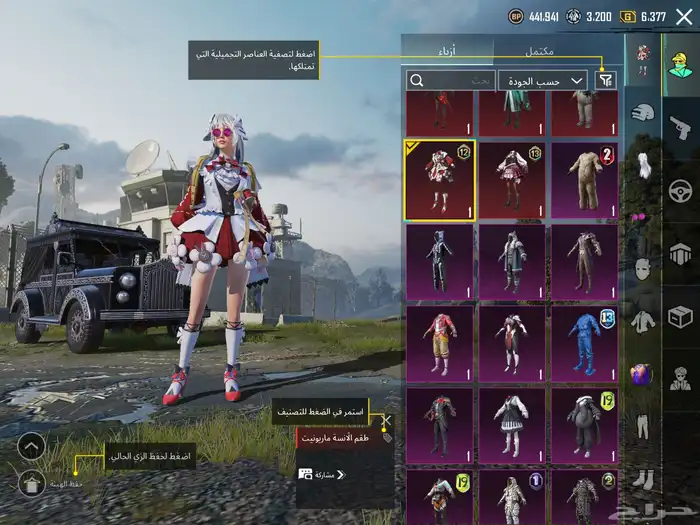This screenshot has height=525, width=700.
Task: Select the red and white marionette outfit
Action: pyautogui.click(x=439, y=179)
